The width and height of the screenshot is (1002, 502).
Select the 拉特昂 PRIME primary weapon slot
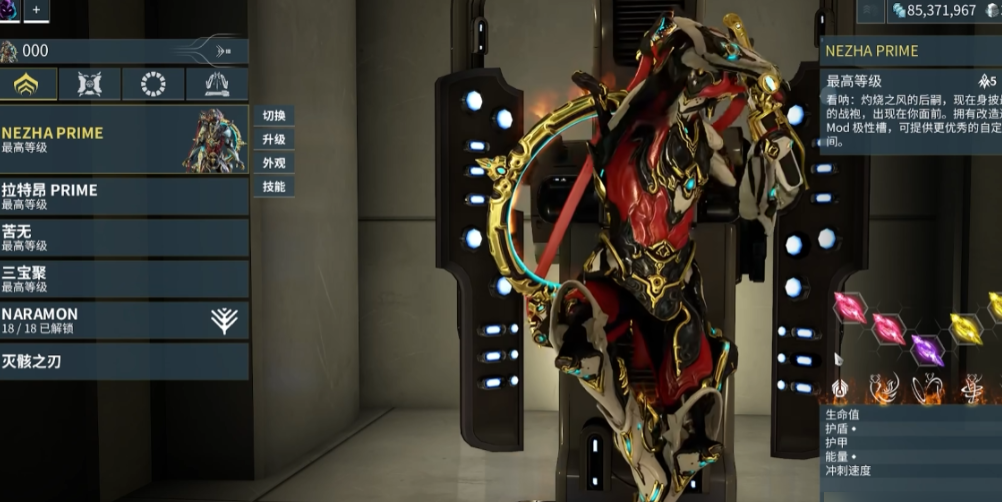coord(124,196)
